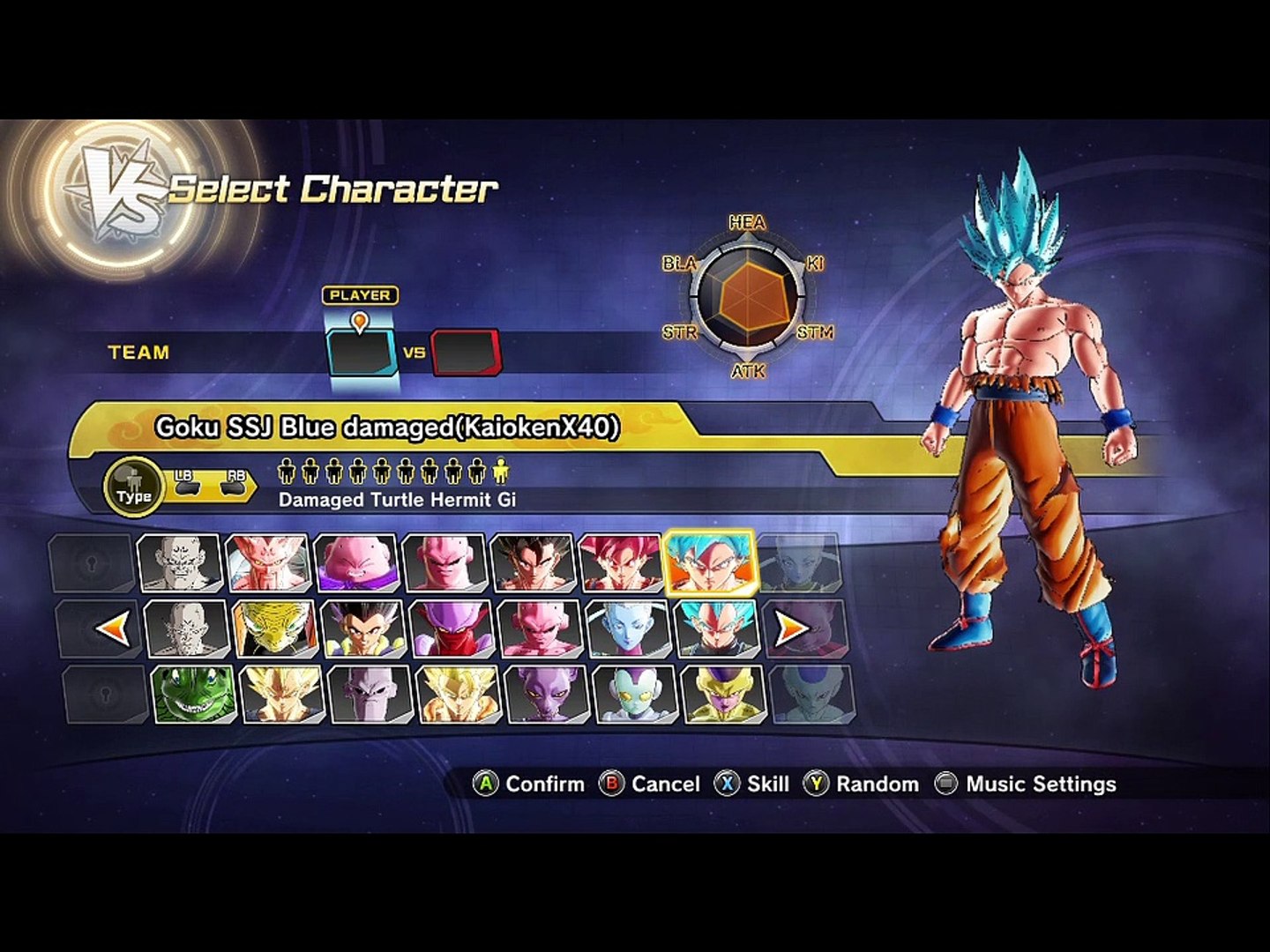The height and width of the screenshot is (952, 1270).
Task: Pick the Vegito portrait with black hair
Action: point(533,562)
